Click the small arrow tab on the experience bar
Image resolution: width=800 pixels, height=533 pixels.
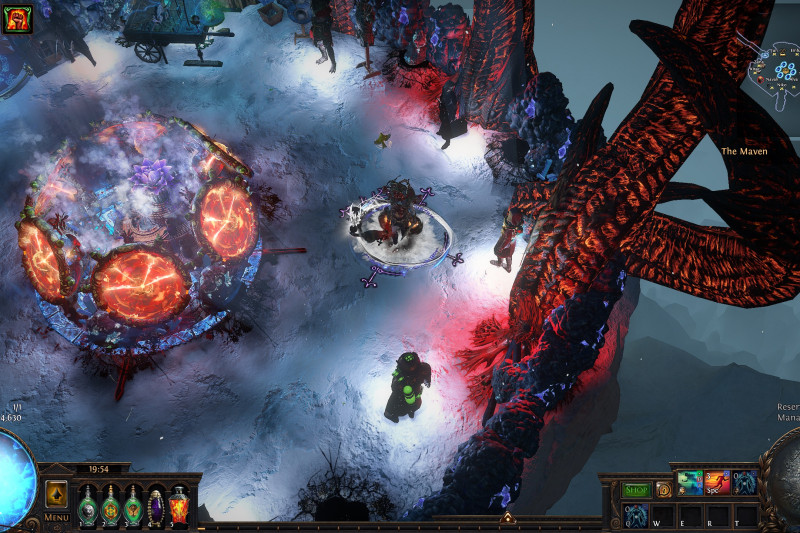click(507, 518)
